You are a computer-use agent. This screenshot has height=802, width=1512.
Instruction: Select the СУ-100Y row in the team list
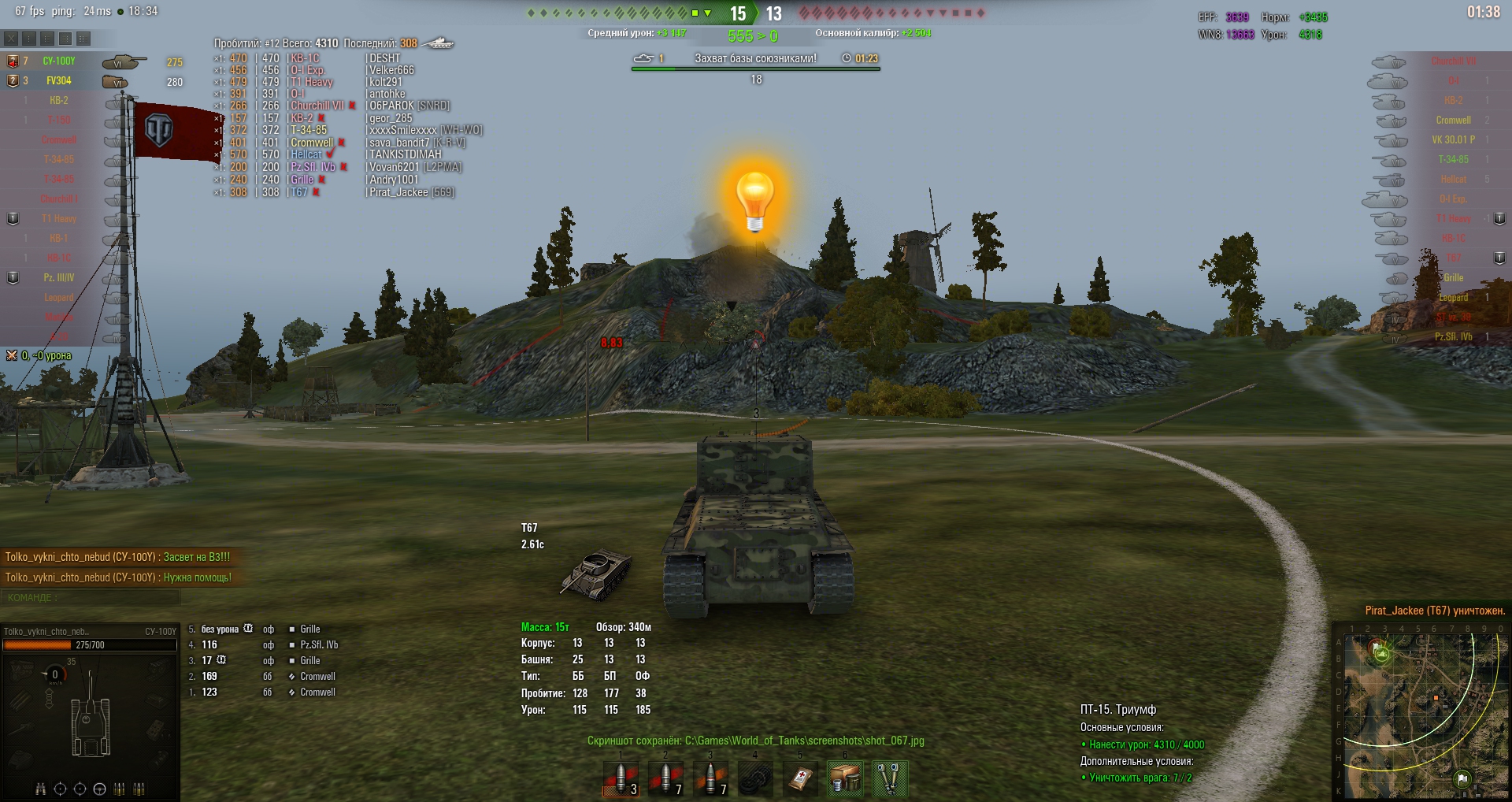click(x=59, y=61)
